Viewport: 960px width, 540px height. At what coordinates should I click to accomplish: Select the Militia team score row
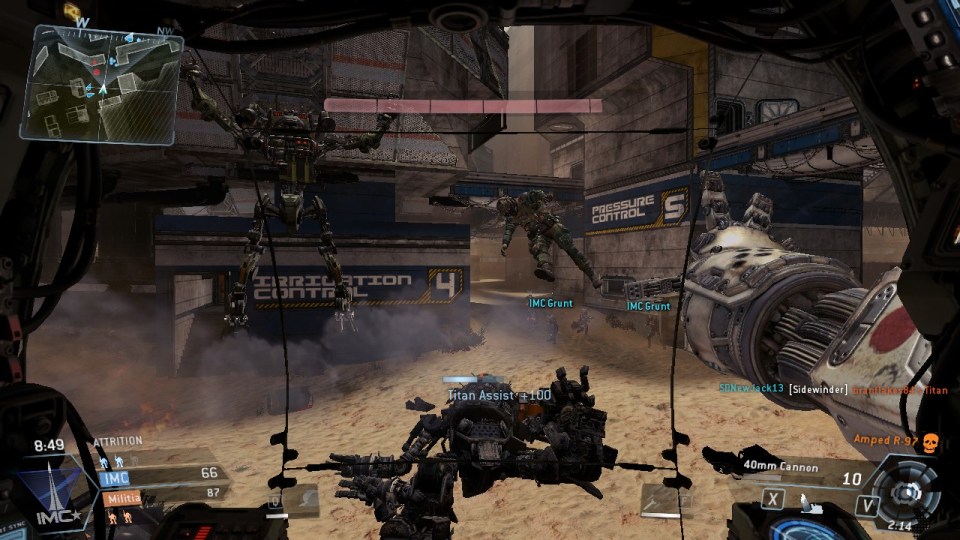(158, 493)
